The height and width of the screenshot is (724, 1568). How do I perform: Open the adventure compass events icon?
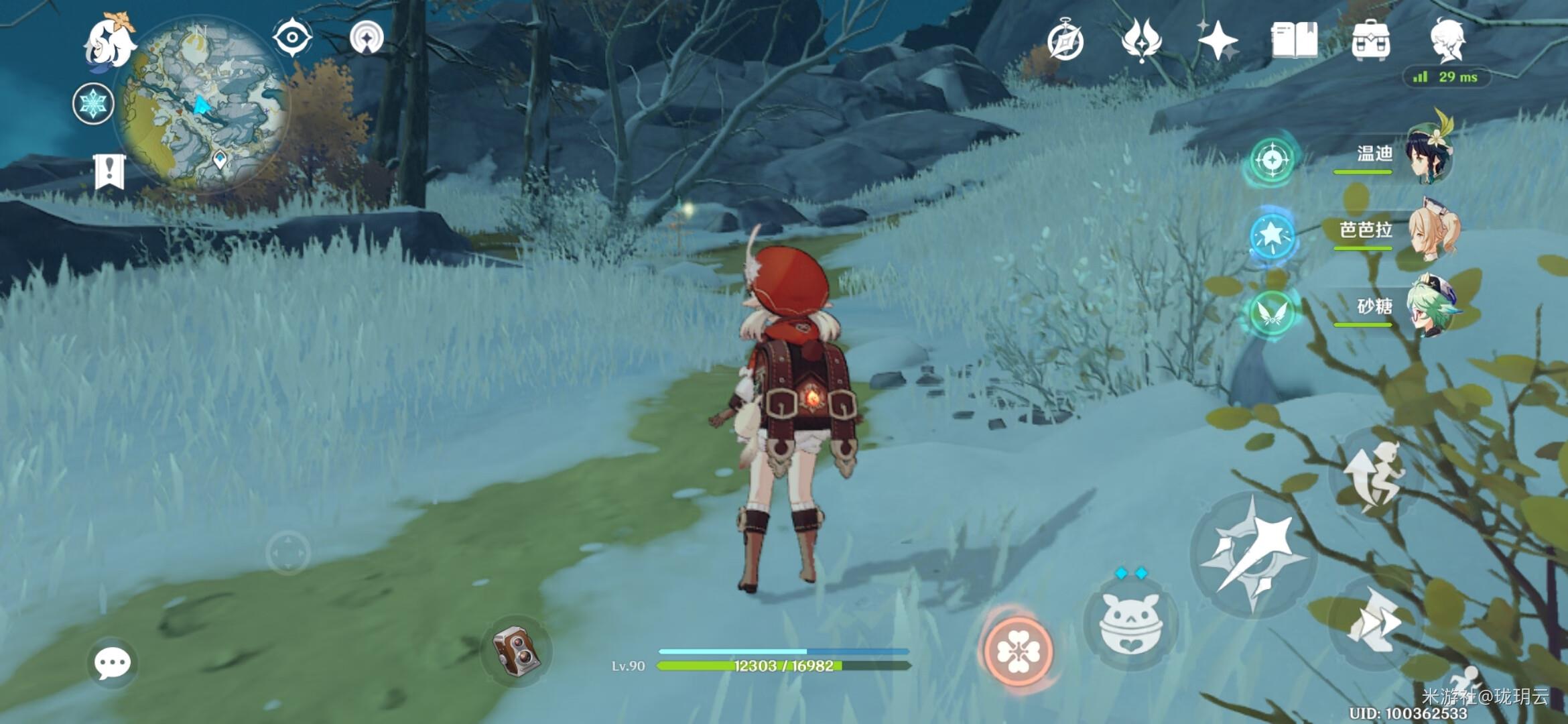(x=1065, y=42)
